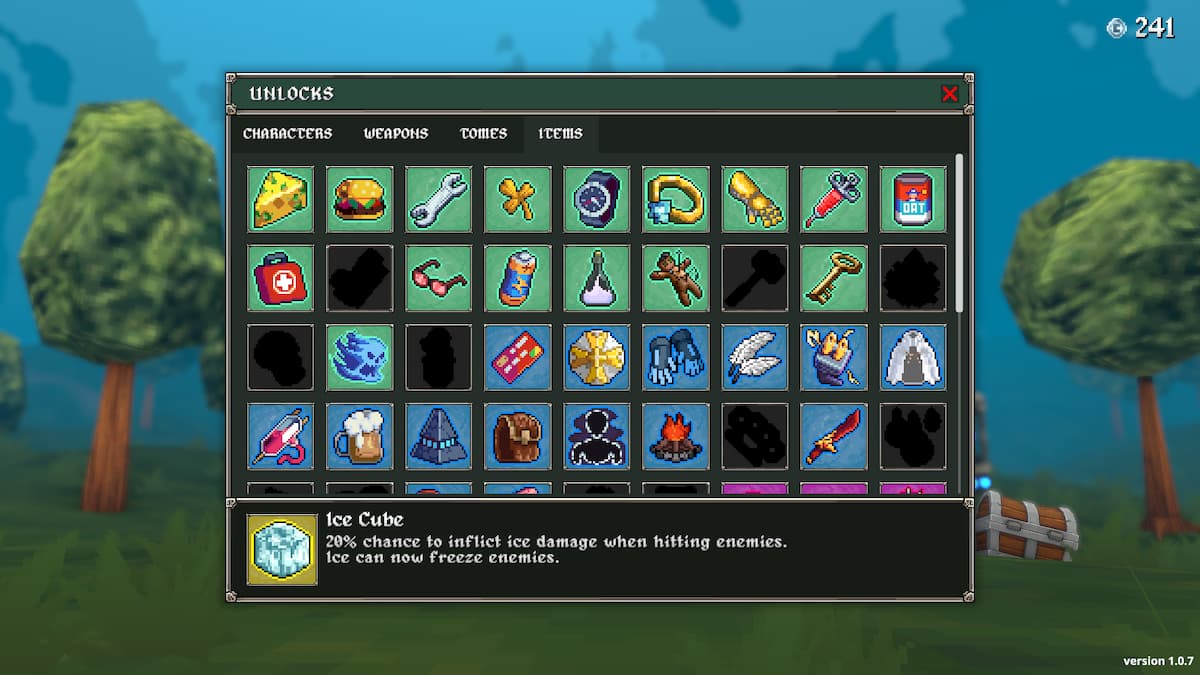Screen dimensions: 1200x675
Task: Choose the red medkit item
Action: 280,277
